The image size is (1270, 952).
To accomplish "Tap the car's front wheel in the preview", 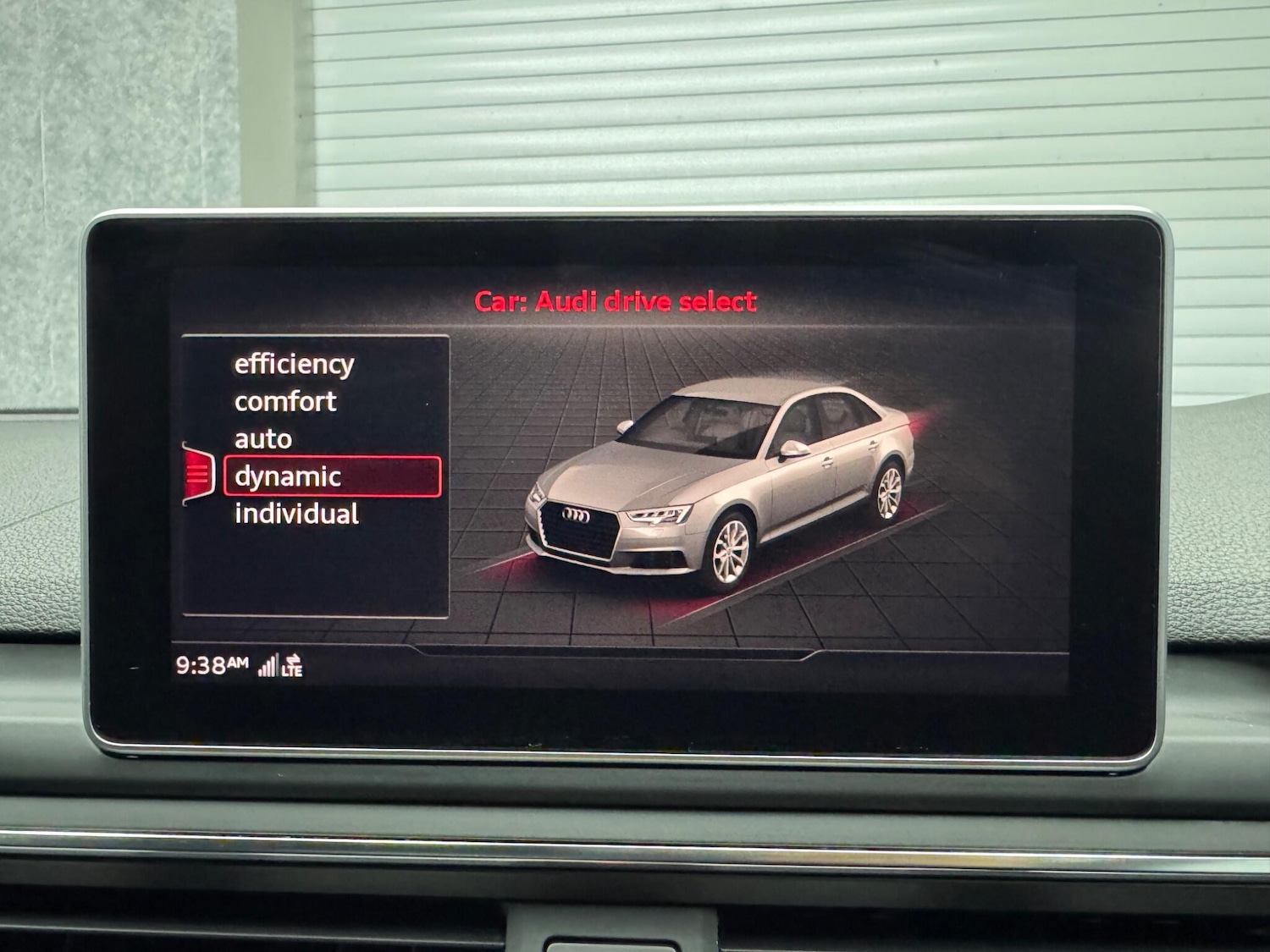I will click(x=730, y=550).
